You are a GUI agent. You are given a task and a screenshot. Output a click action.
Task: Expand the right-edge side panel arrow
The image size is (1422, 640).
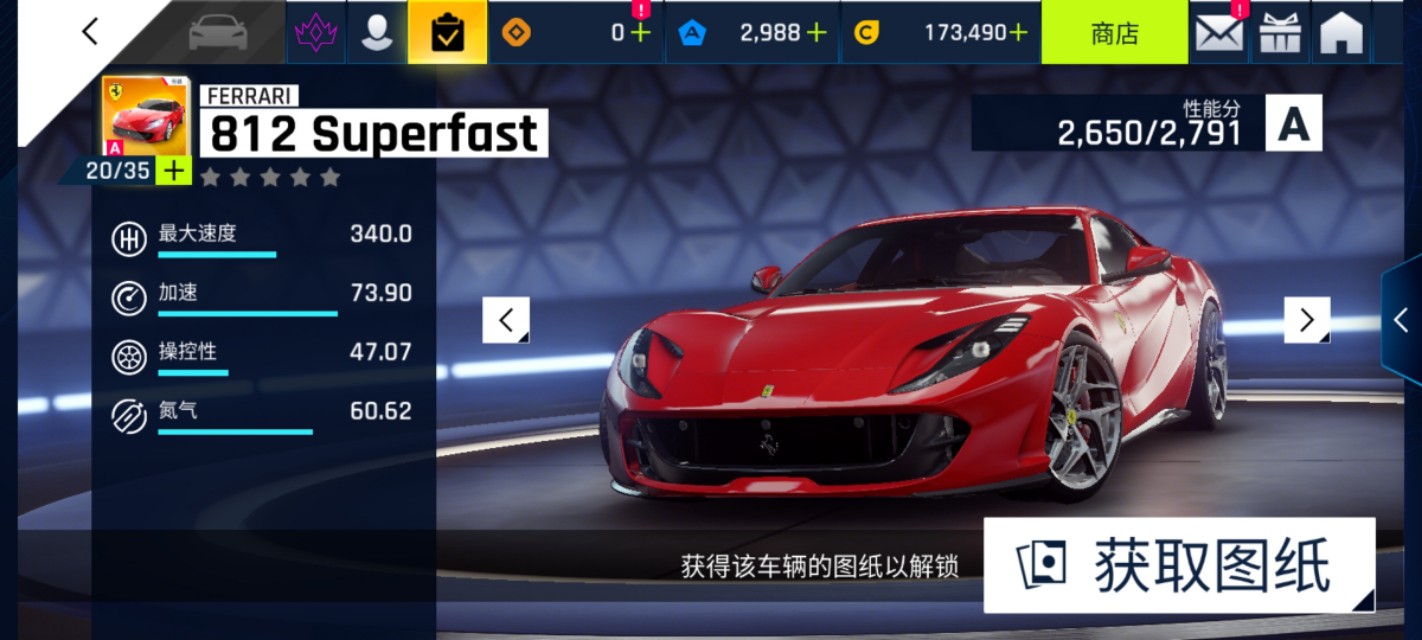[x=1401, y=320]
